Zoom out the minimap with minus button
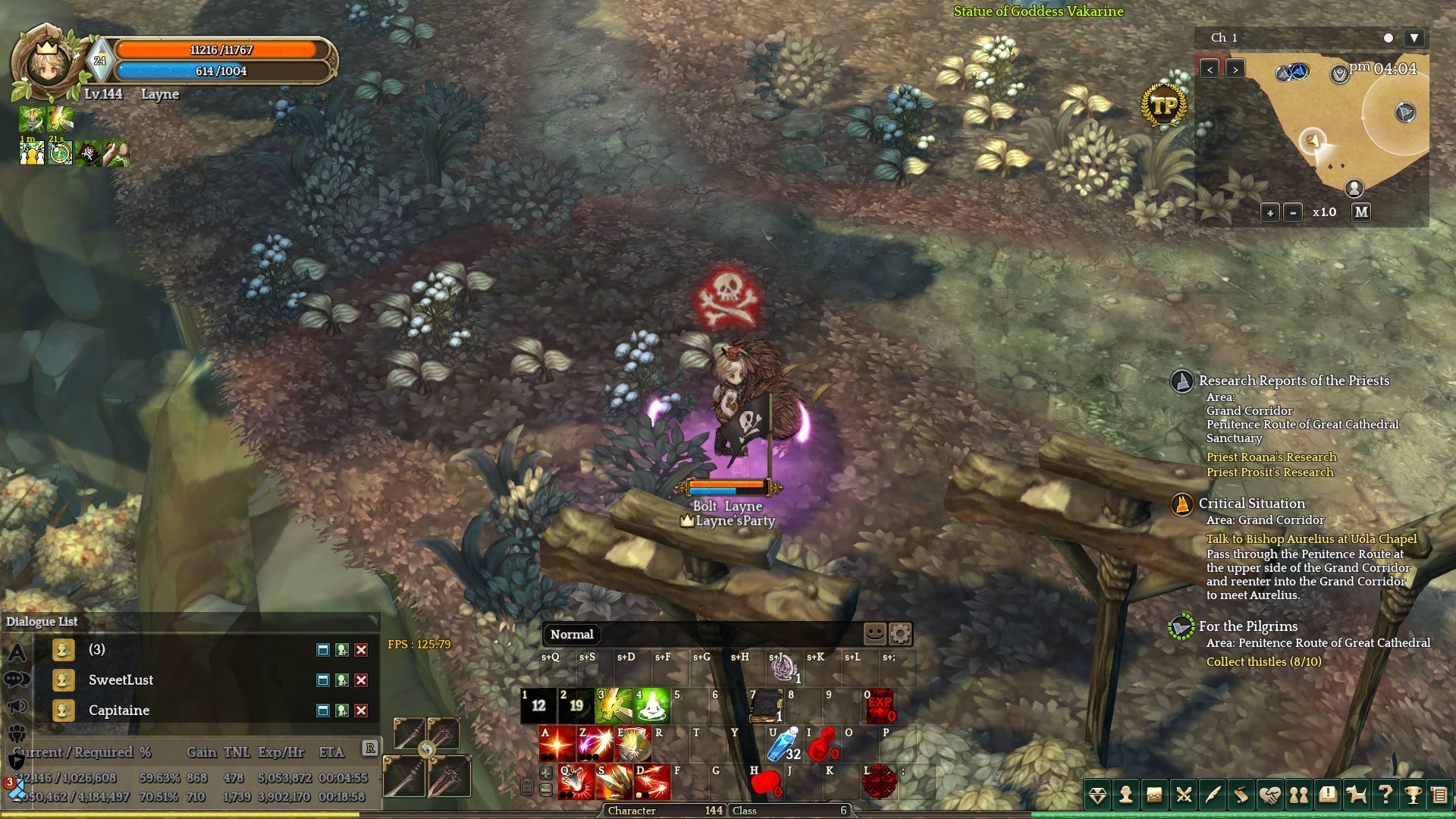Image resolution: width=1456 pixels, height=819 pixels. [x=1294, y=213]
